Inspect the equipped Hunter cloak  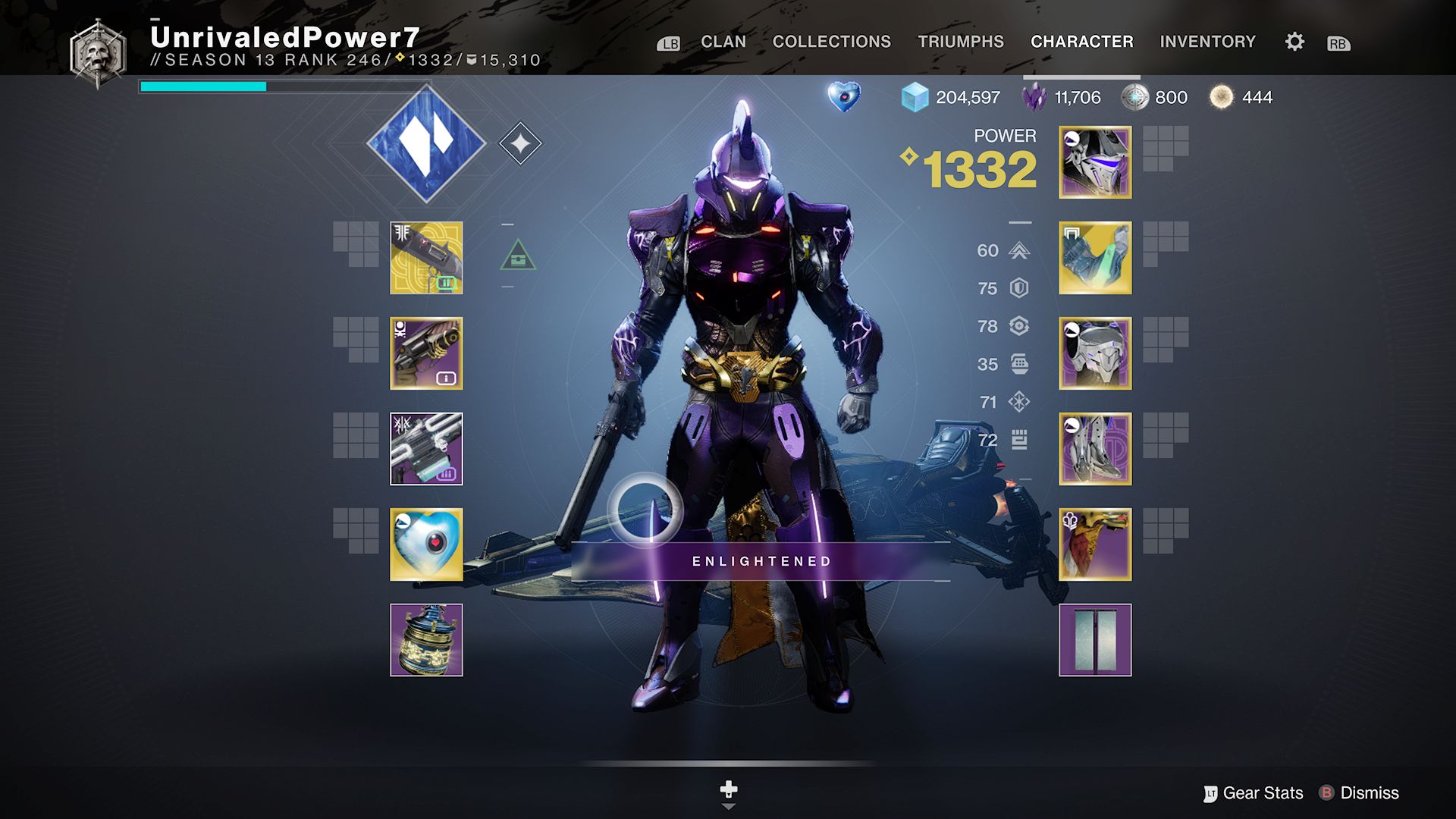1094,542
